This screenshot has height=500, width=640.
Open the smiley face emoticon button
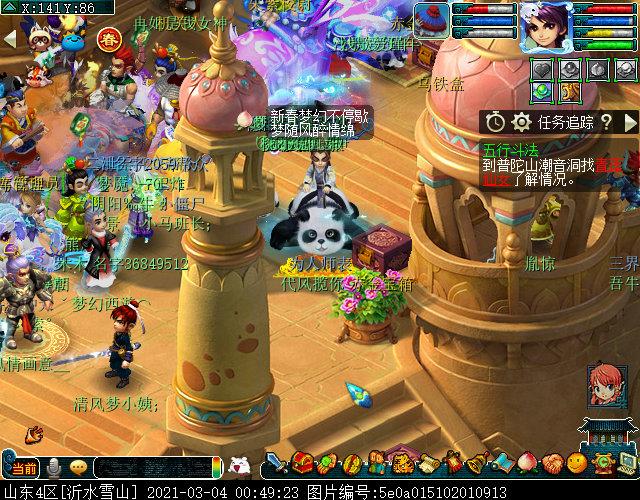576,463
